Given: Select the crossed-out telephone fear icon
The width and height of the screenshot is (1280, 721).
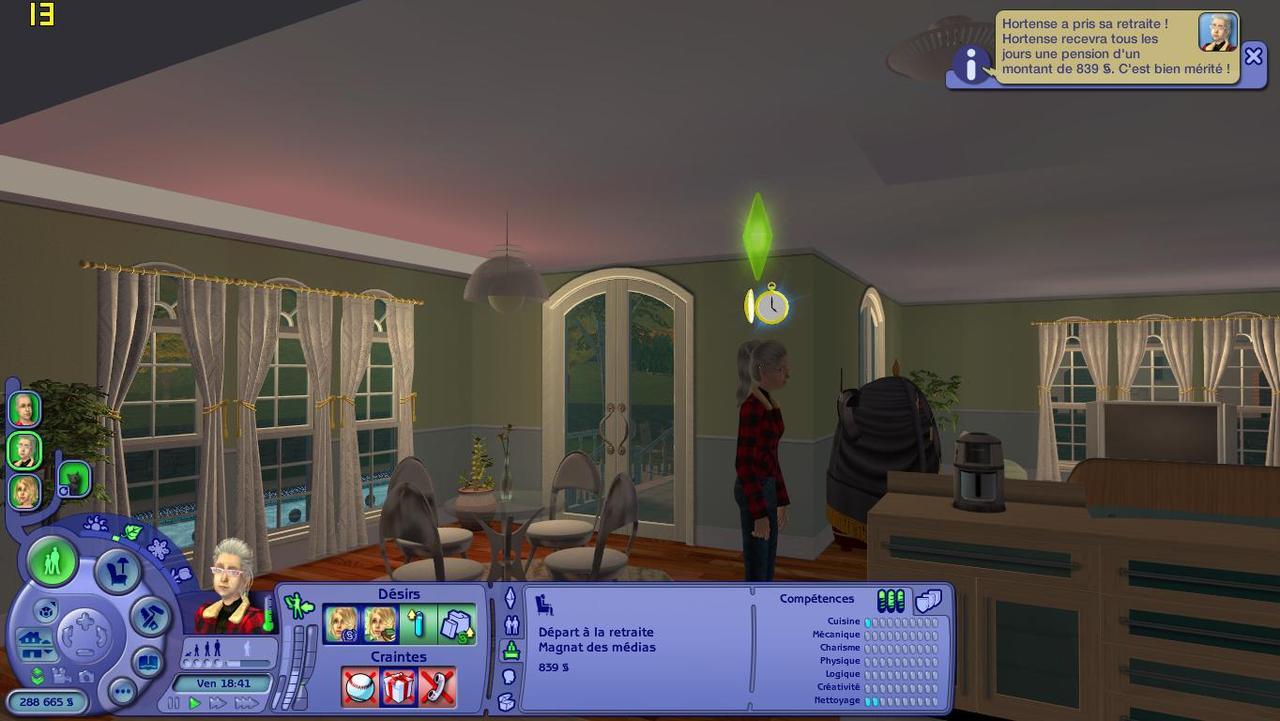Looking at the screenshot, I should 437,687.
